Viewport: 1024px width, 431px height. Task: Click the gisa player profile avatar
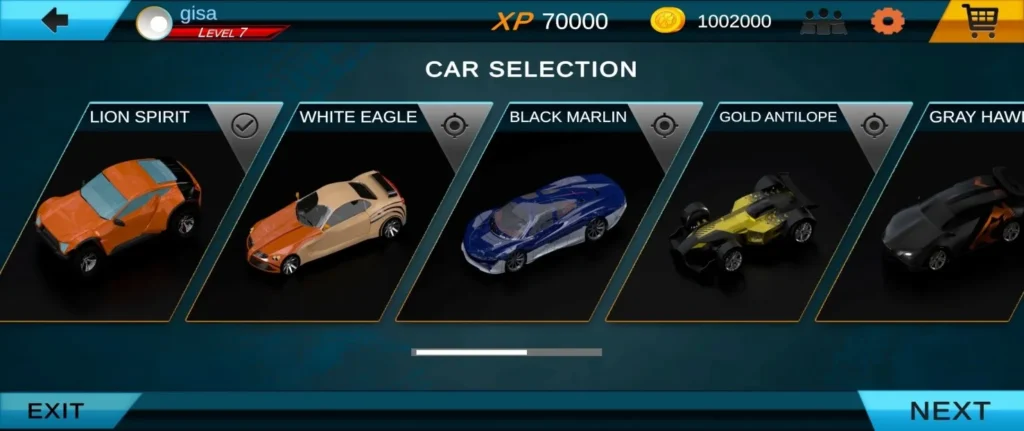click(154, 22)
